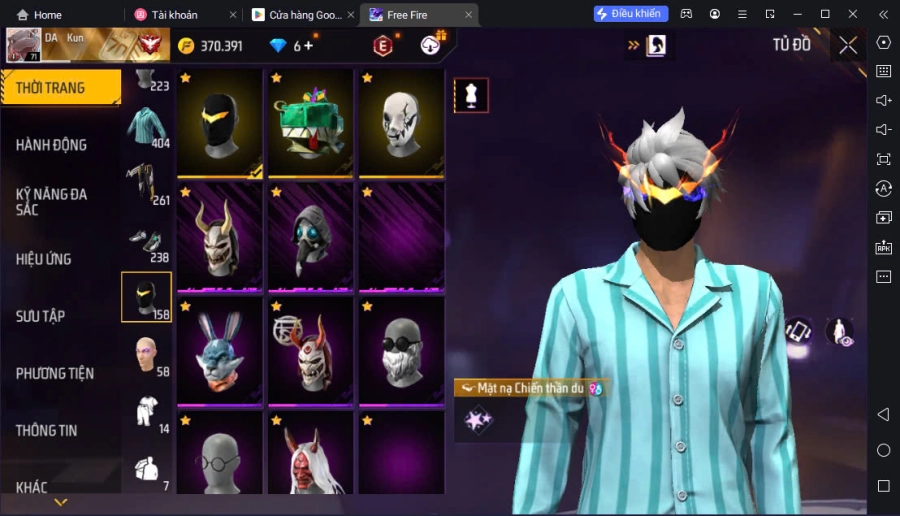Open the PHƯƠNG TIỆN category

(55, 373)
